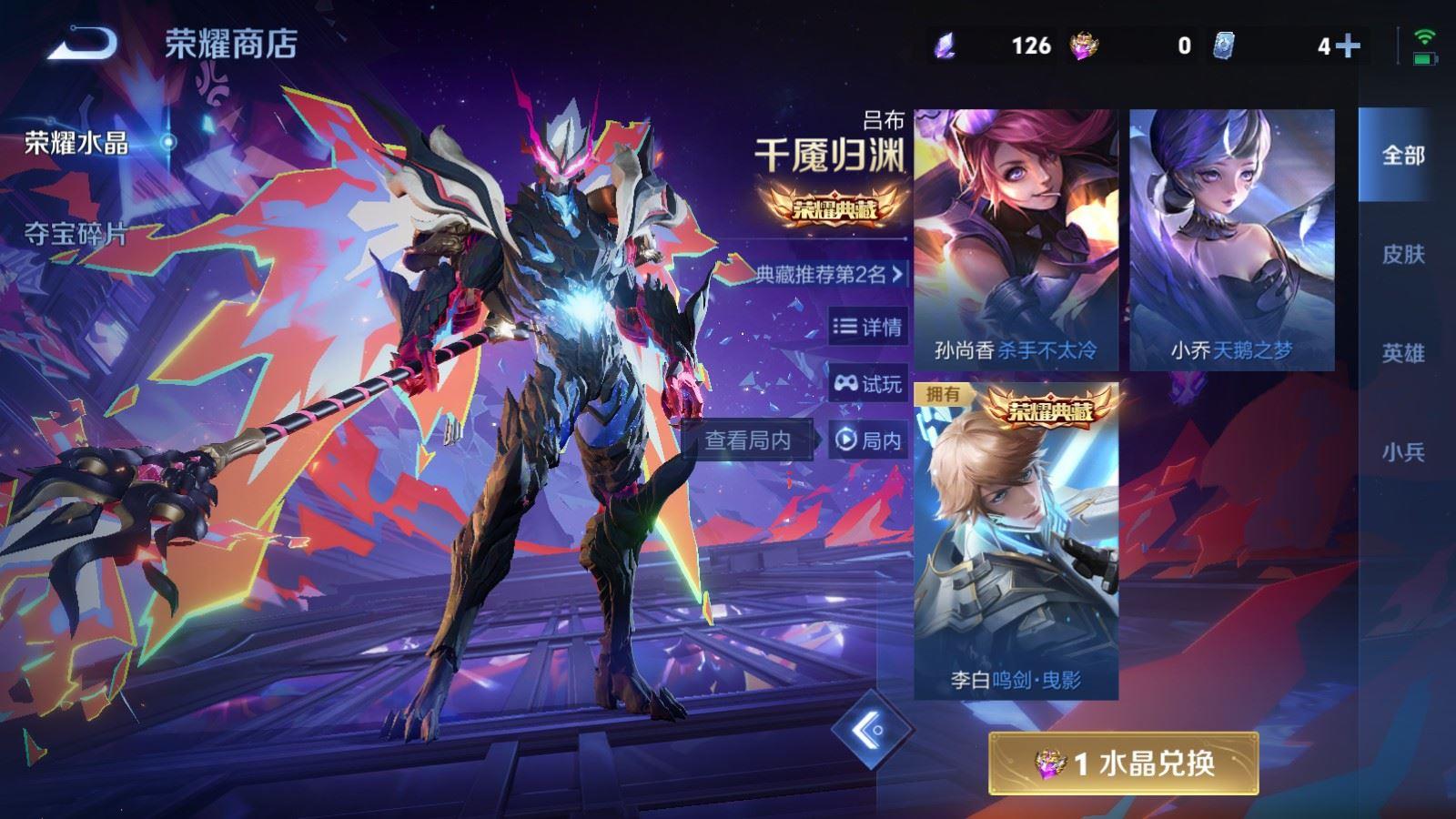Click the 查看局内 button
The image size is (1456, 819).
click(x=748, y=438)
